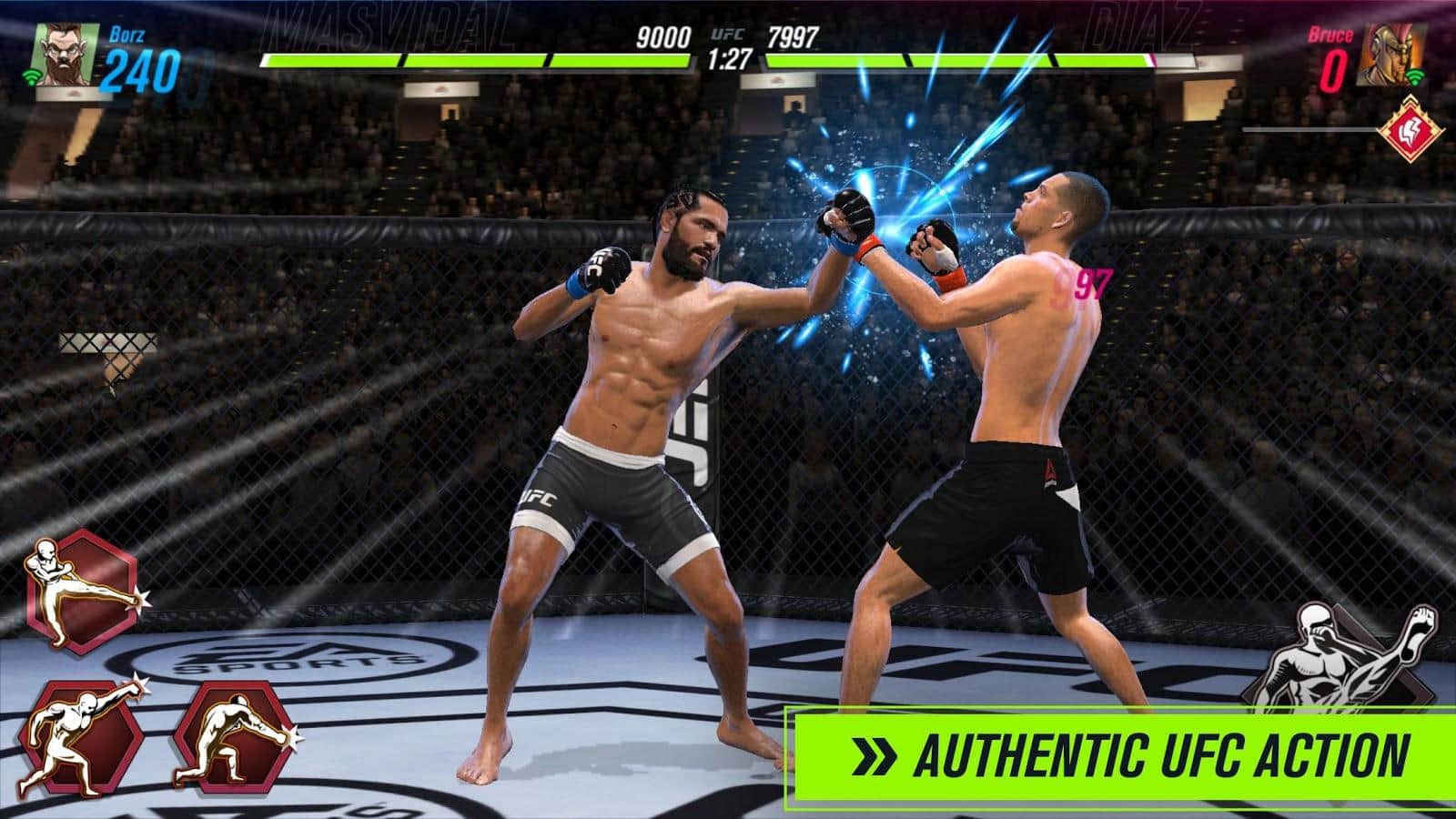The height and width of the screenshot is (819, 1456).
Task: Click the double chevron on the banner
Action: 872,753
